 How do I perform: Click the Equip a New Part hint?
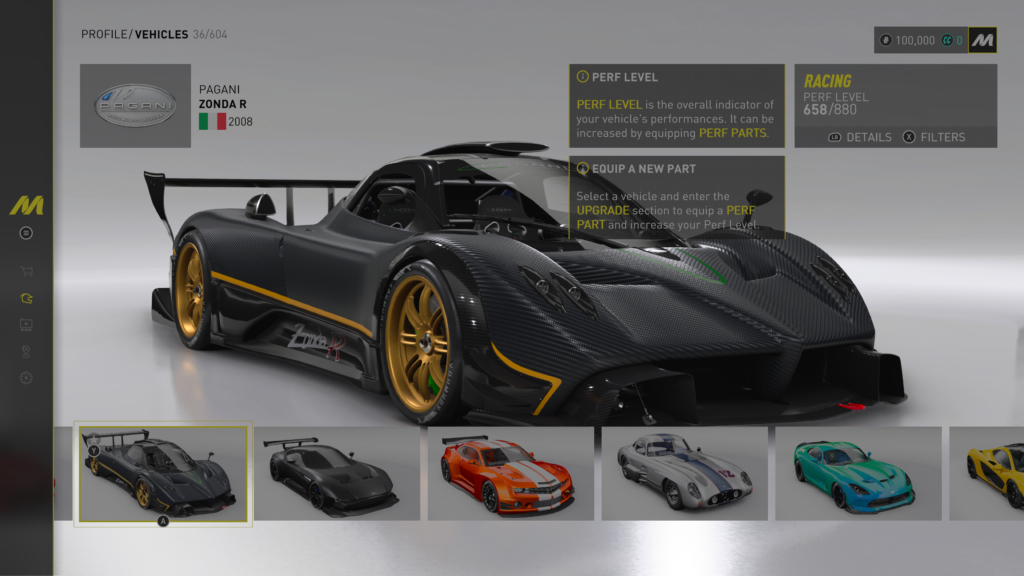(x=676, y=196)
